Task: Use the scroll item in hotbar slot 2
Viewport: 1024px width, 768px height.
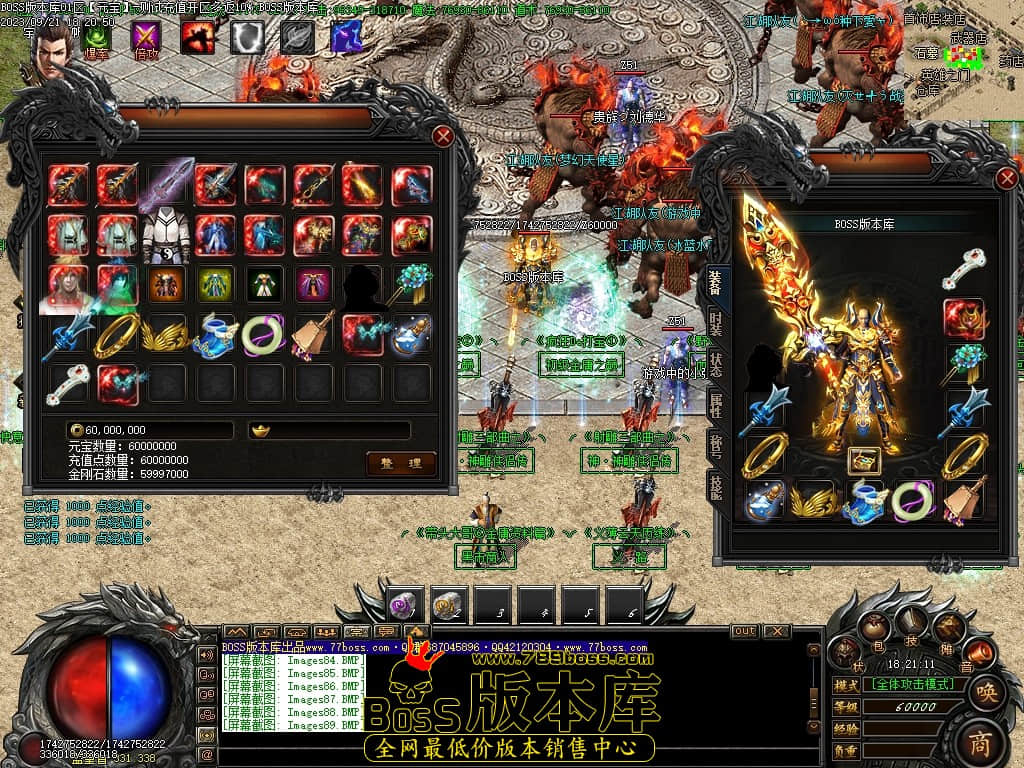Action: [x=450, y=604]
